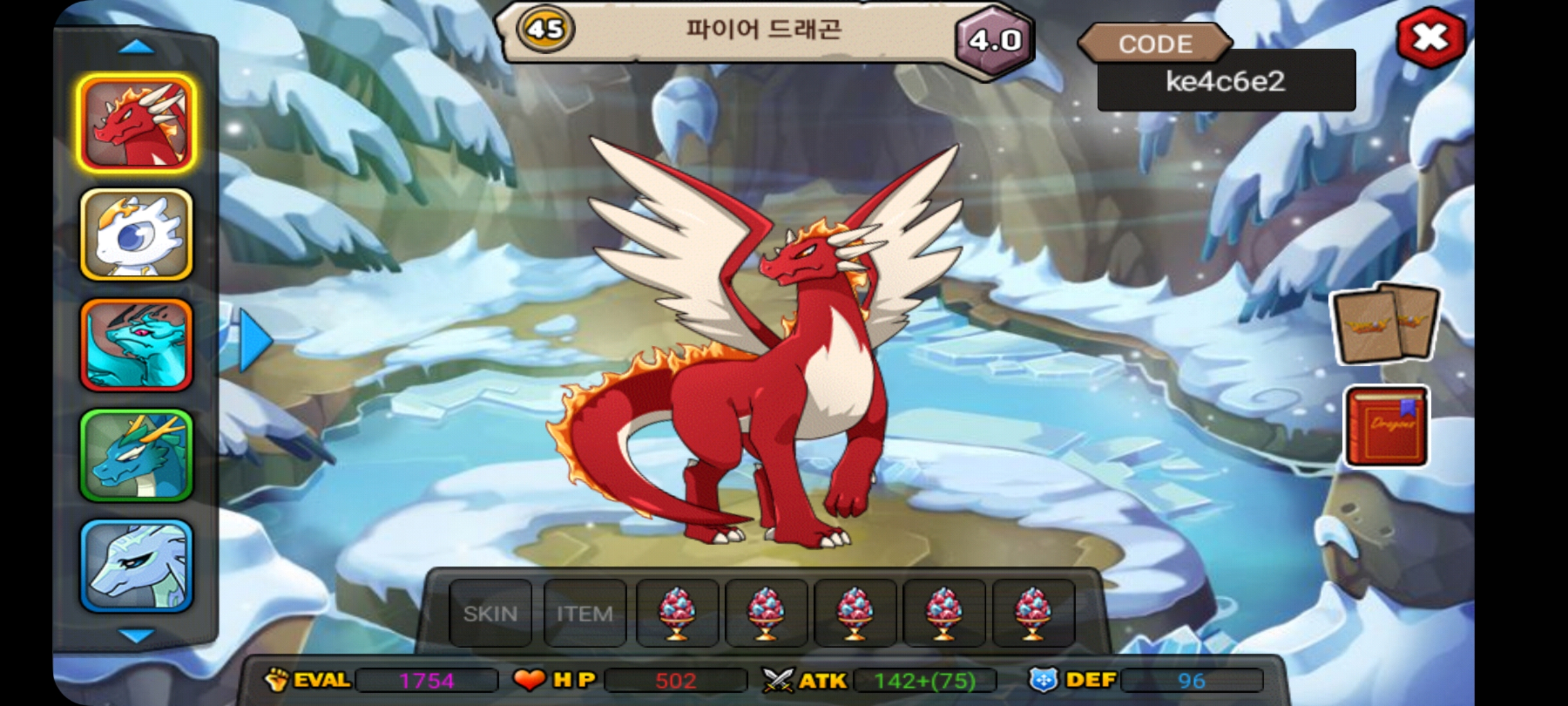Click the CODE field showing ke4c6e2
1568x706 pixels.
point(1226,81)
